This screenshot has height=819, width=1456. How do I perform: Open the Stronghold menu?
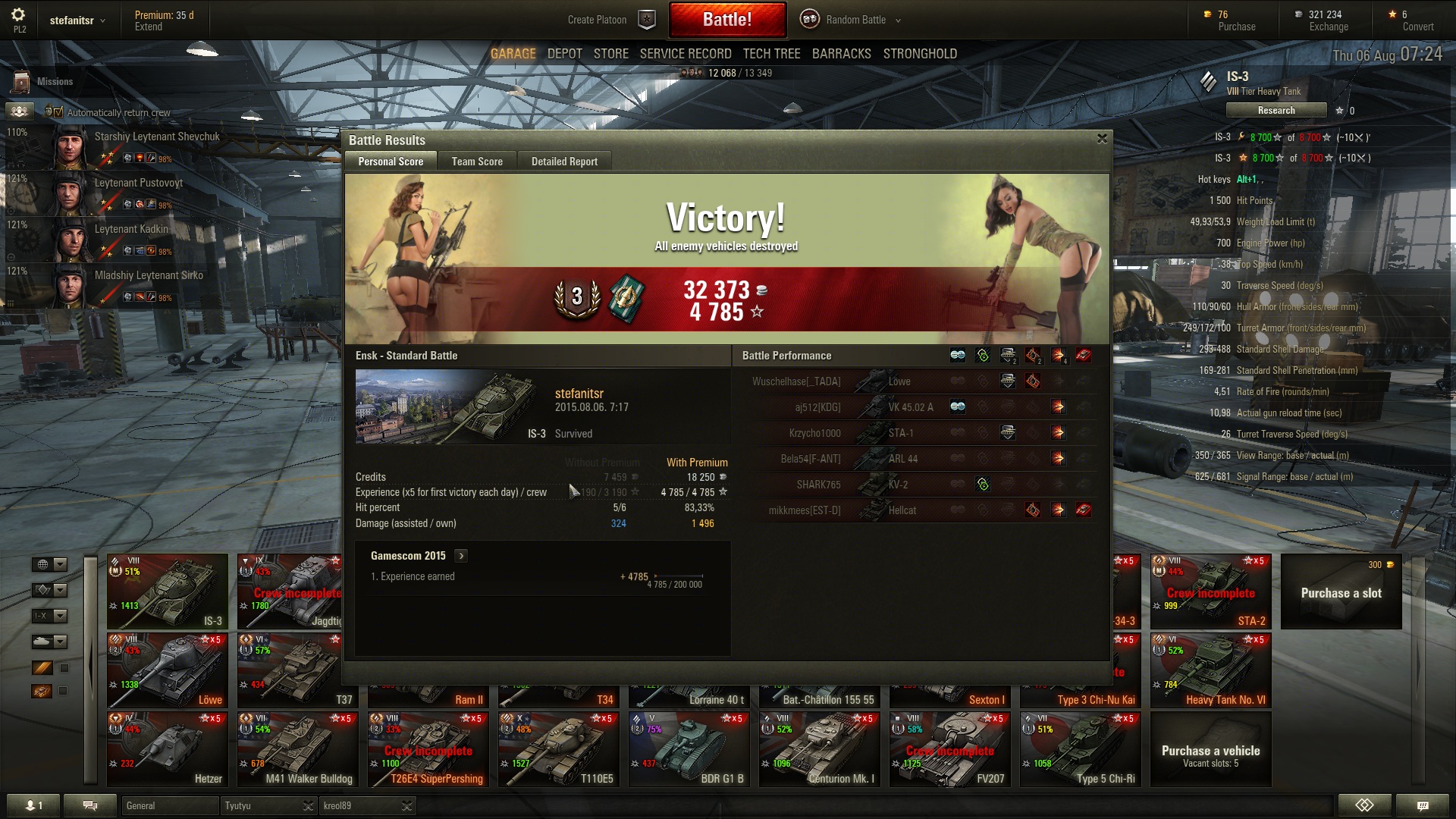[919, 54]
